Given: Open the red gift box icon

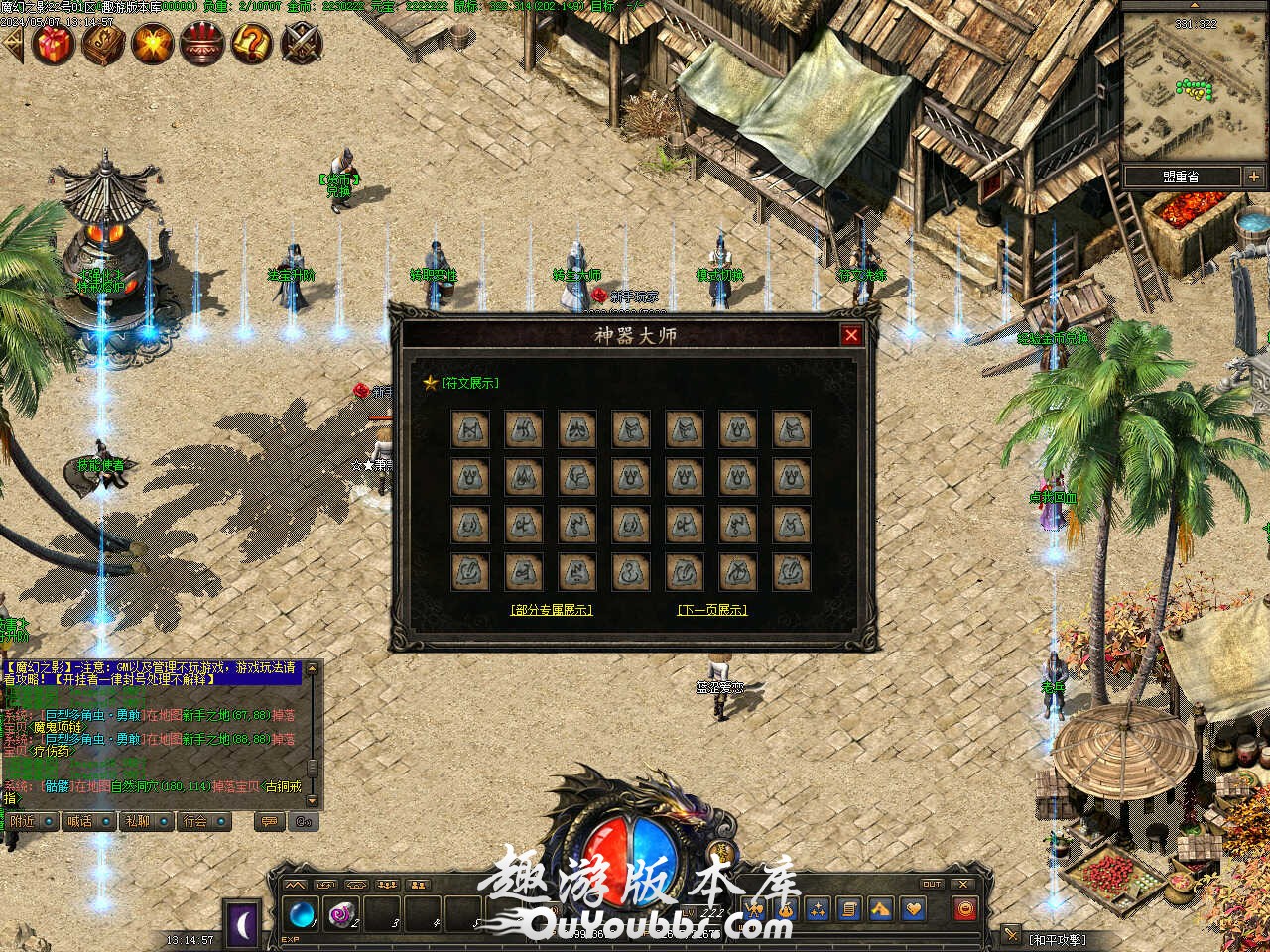Looking at the screenshot, I should [x=54, y=44].
